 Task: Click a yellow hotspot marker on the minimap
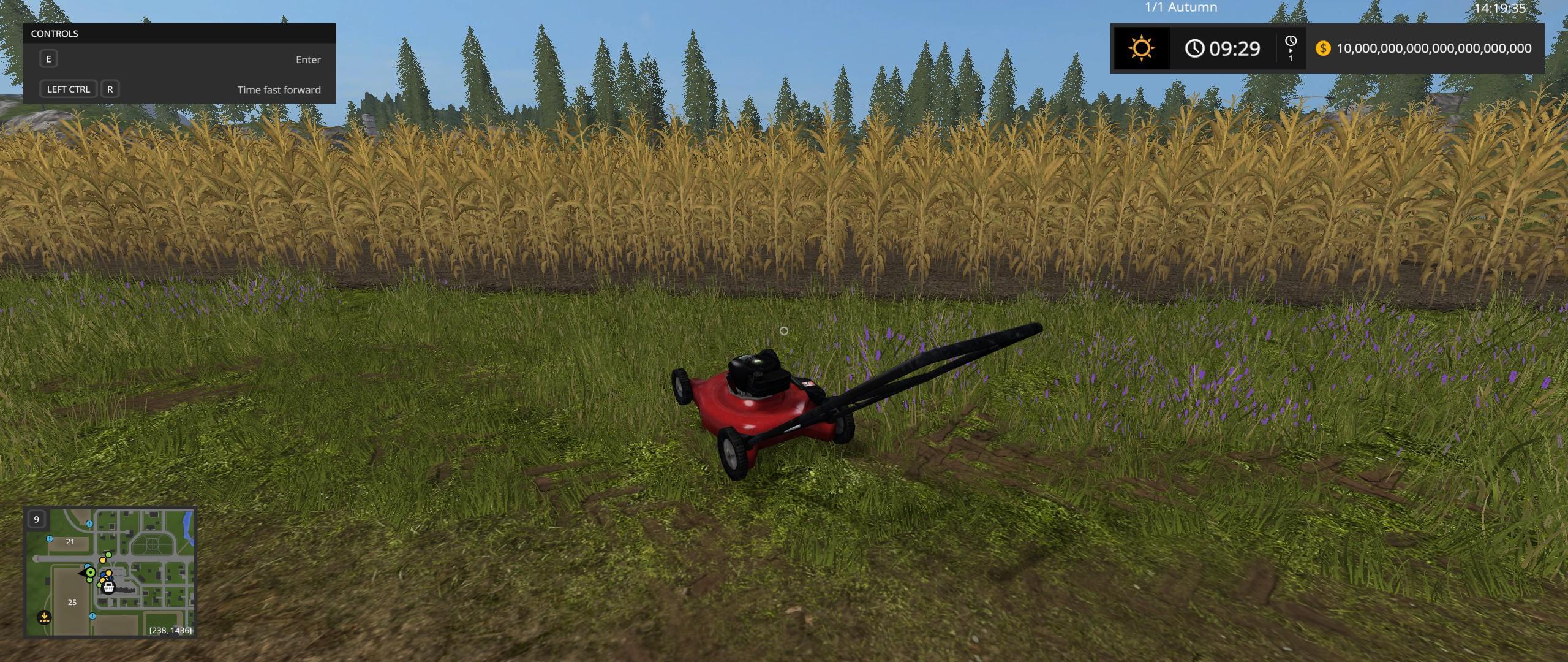(103, 560)
